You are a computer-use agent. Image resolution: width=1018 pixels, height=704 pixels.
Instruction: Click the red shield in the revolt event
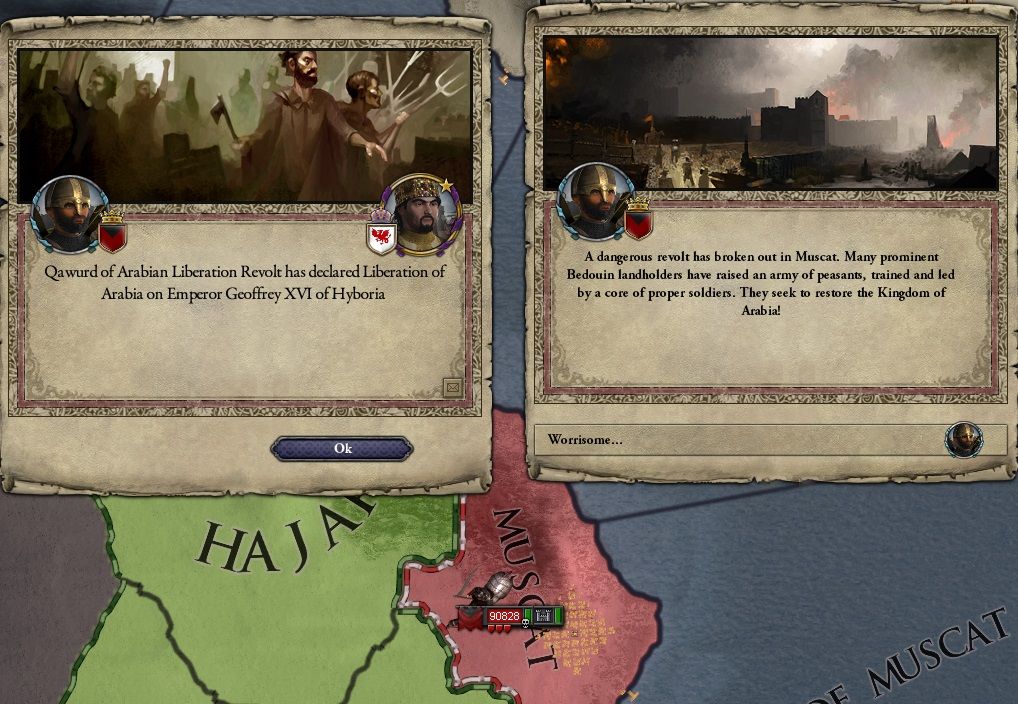[x=638, y=225]
